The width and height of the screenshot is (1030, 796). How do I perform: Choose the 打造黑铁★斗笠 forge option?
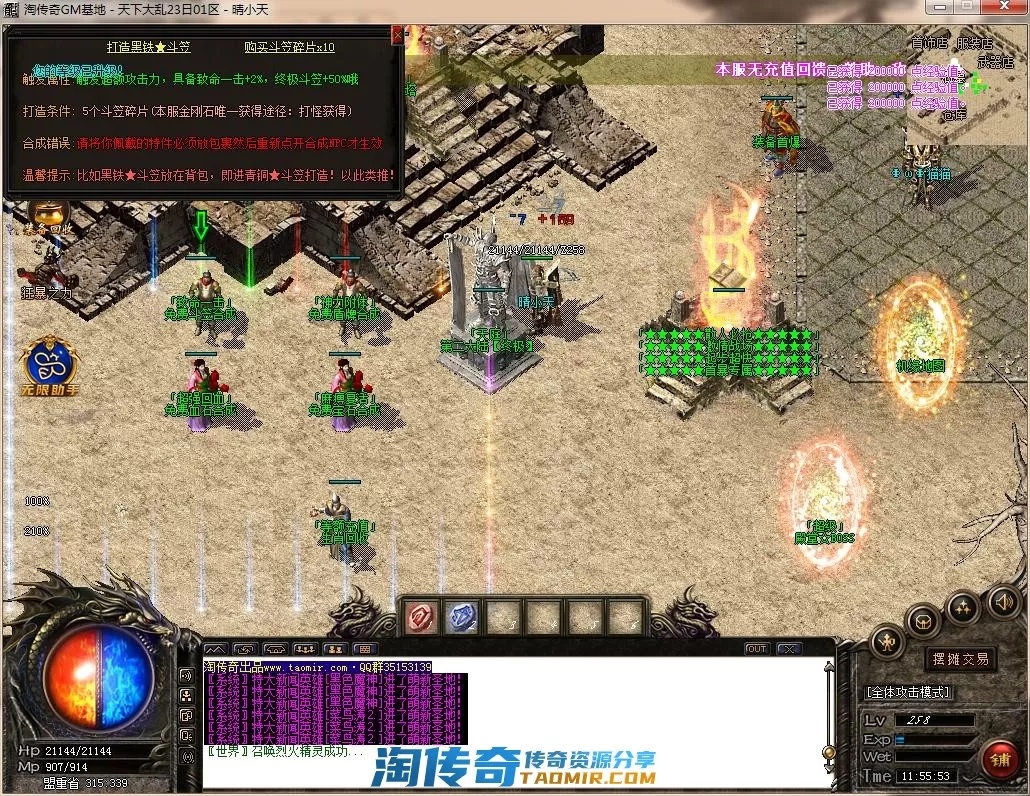[149, 47]
